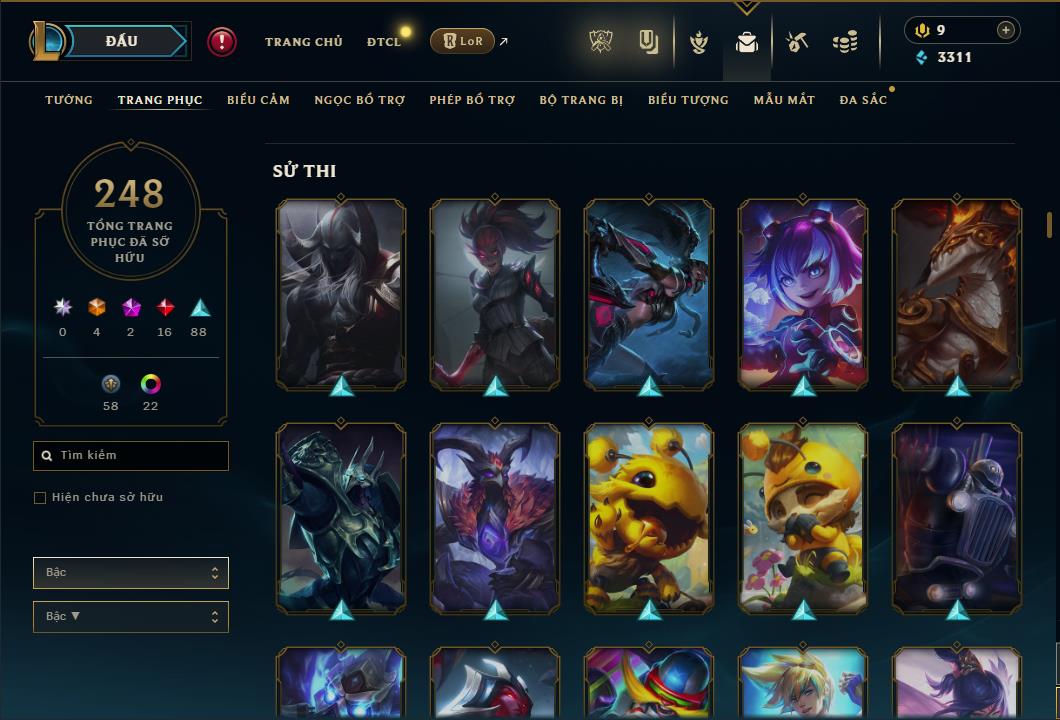Switch to the TƯỚNG champions tab

(69, 100)
